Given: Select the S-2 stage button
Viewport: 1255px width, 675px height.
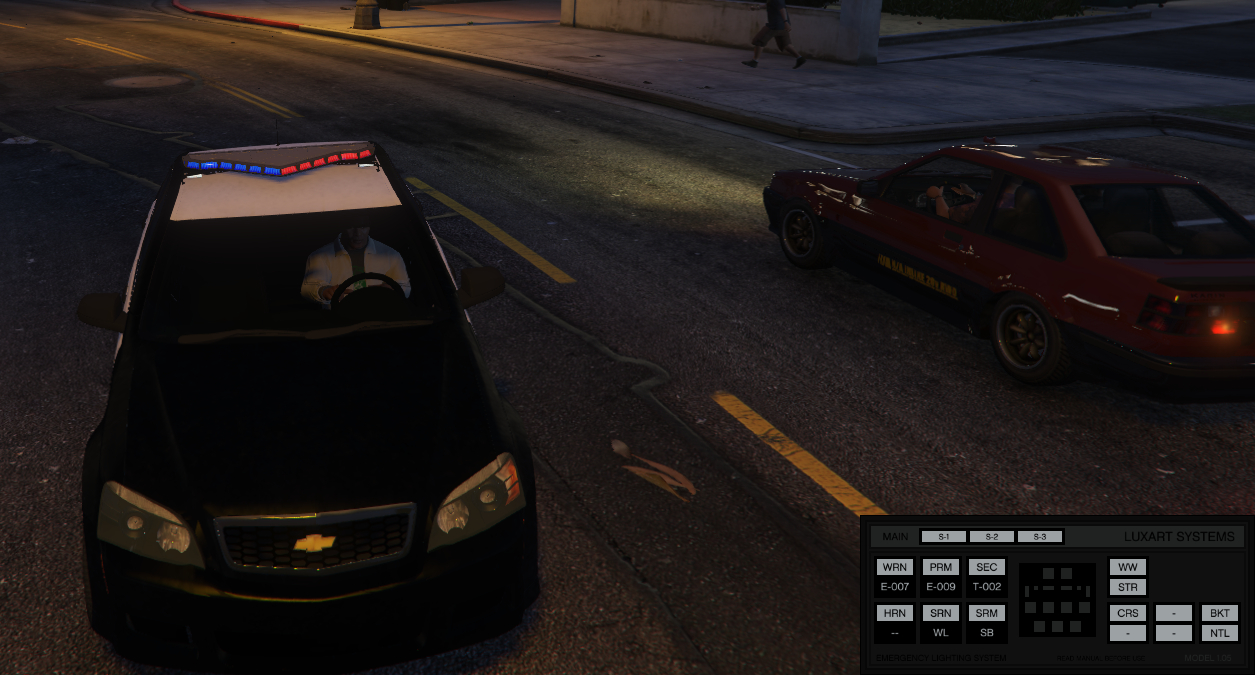Looking at the screenshot, I should pyautogui.click(x=992, y=537).
